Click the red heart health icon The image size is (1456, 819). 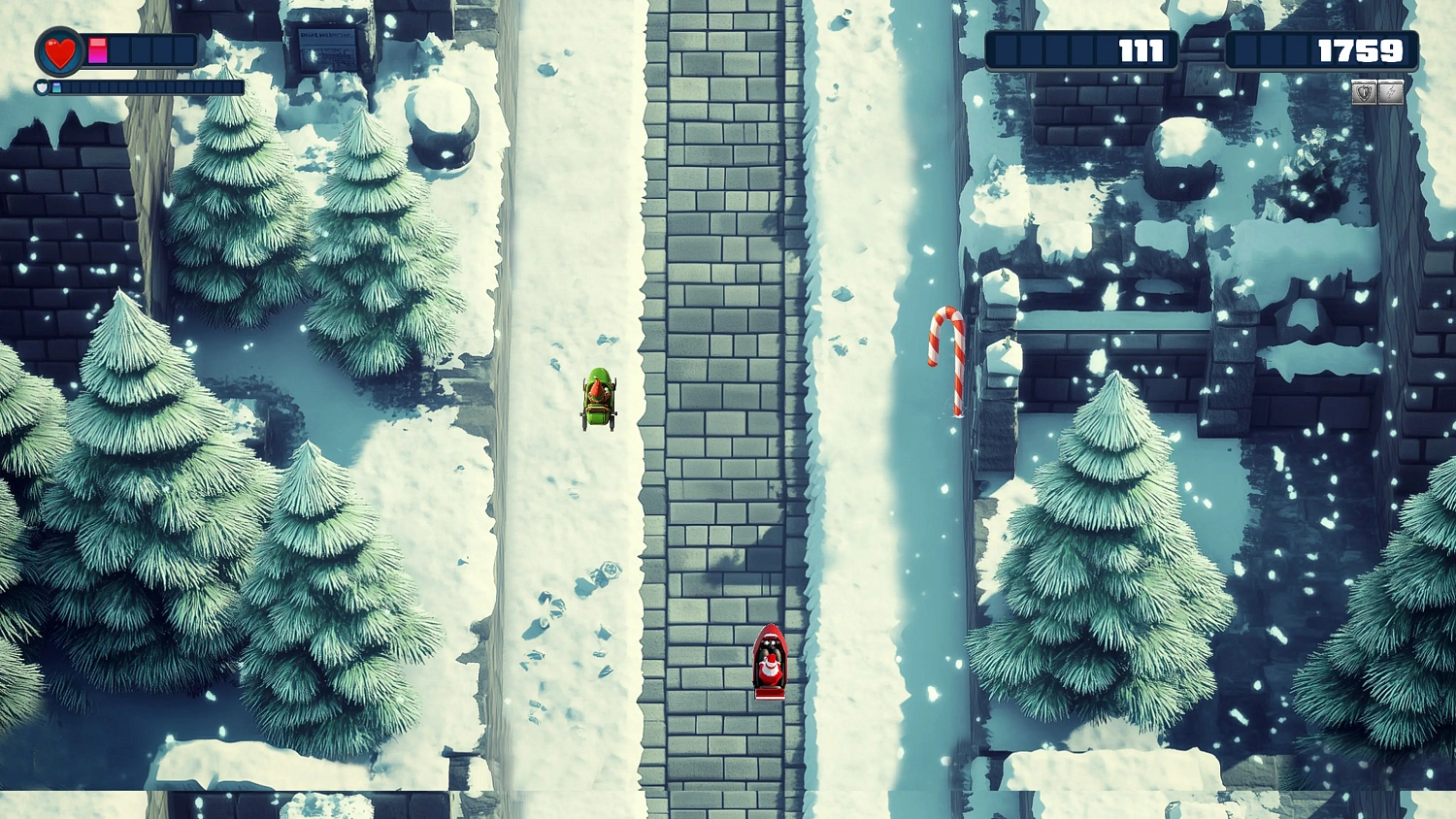[57, 51]
